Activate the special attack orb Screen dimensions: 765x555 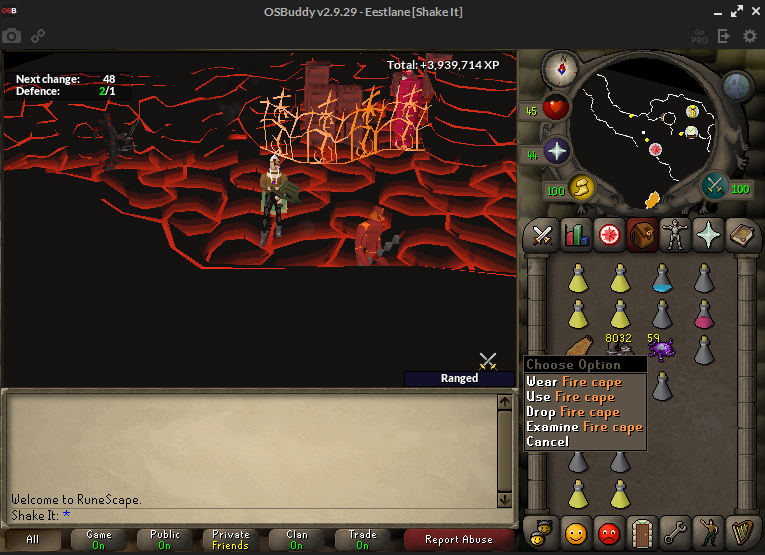[714, 186]
